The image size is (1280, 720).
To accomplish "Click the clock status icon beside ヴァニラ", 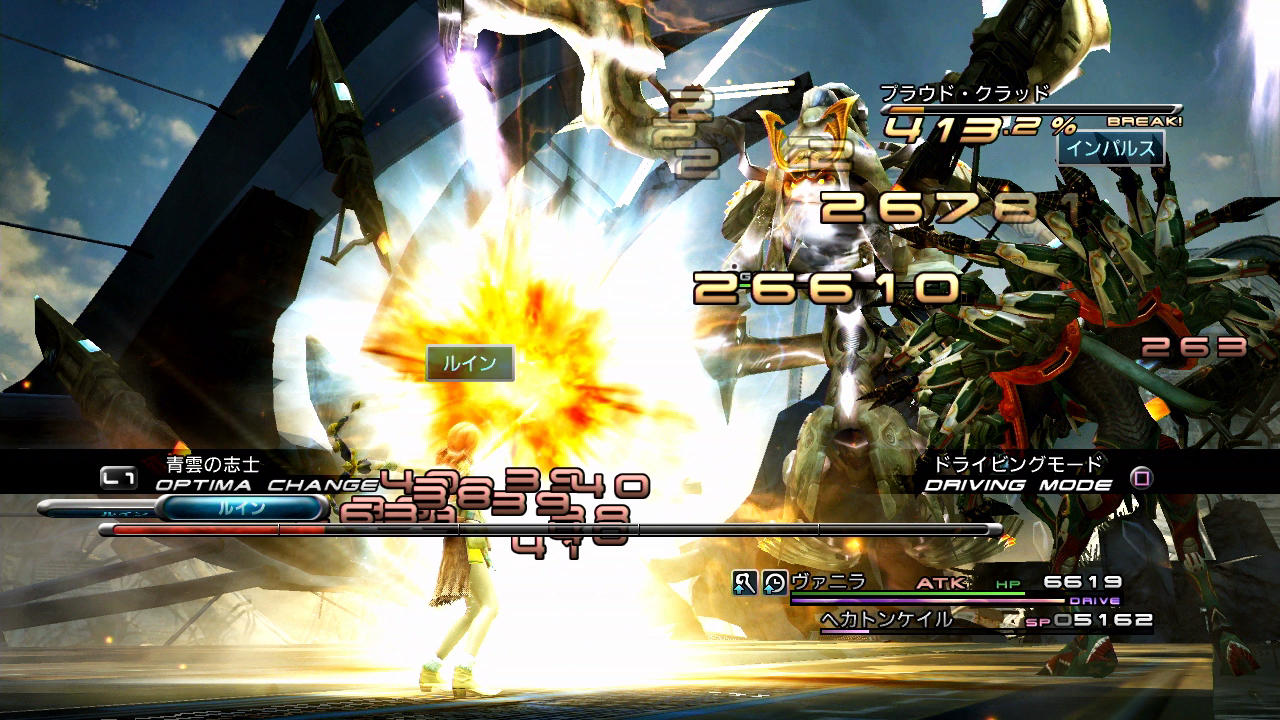I will (x=774, y=582).
